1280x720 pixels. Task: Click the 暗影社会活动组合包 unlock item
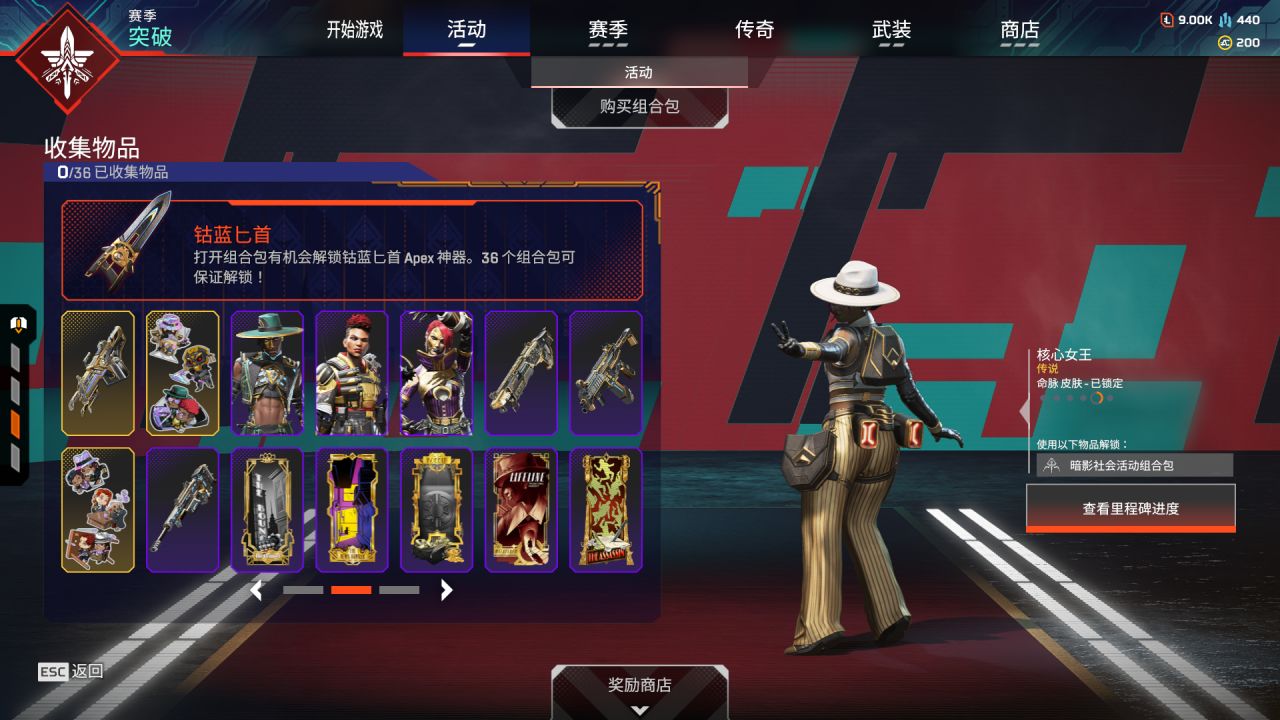[x=1134, y=465]
